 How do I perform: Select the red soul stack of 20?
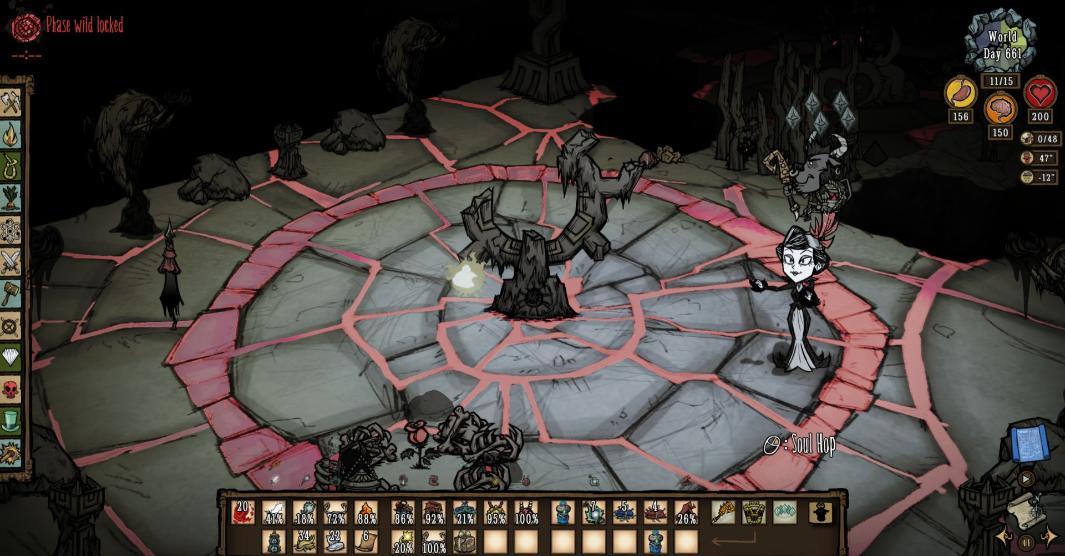coord(243,513)
